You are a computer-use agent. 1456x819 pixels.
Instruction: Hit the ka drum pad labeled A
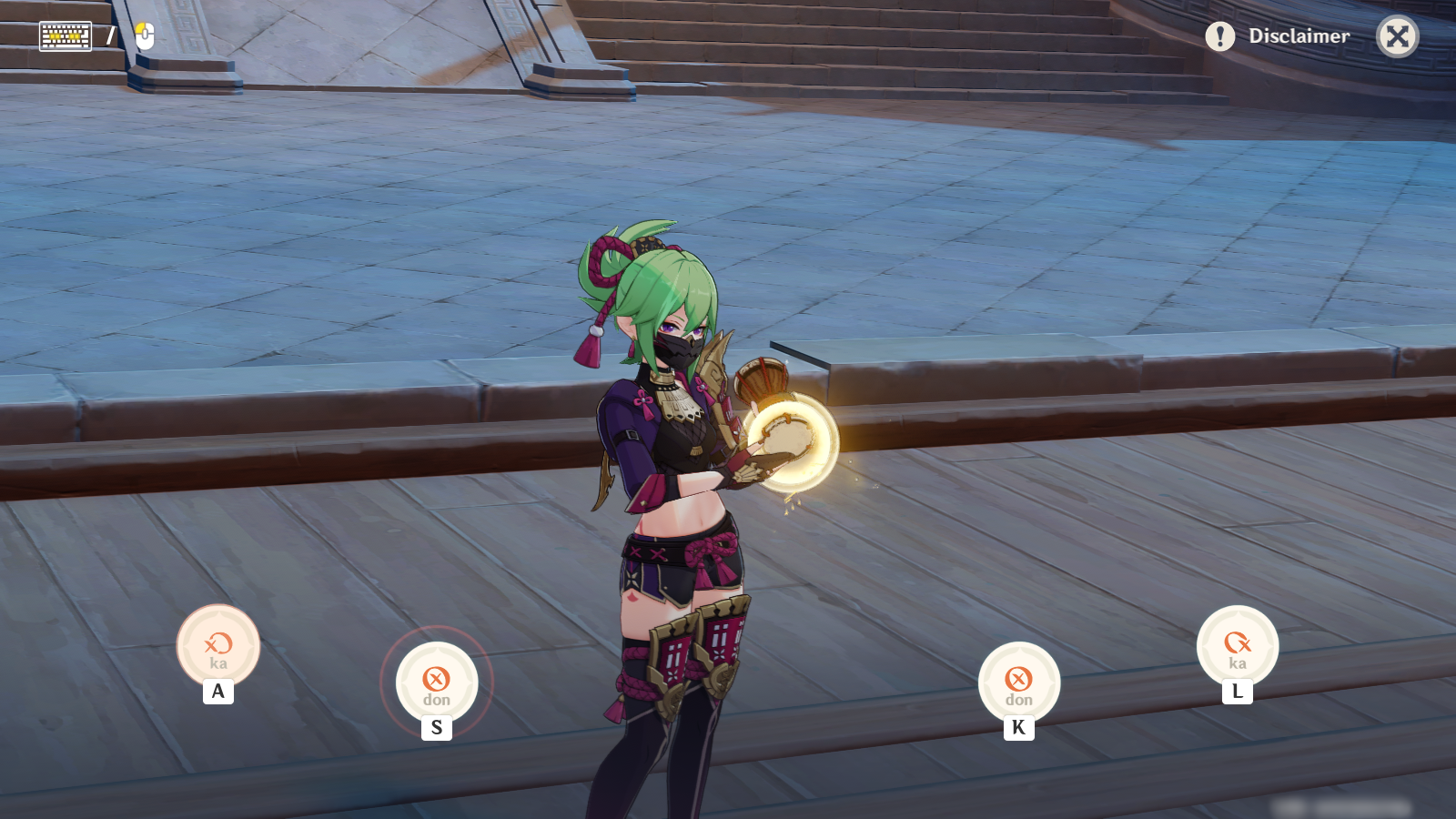(x=218, y=646)
